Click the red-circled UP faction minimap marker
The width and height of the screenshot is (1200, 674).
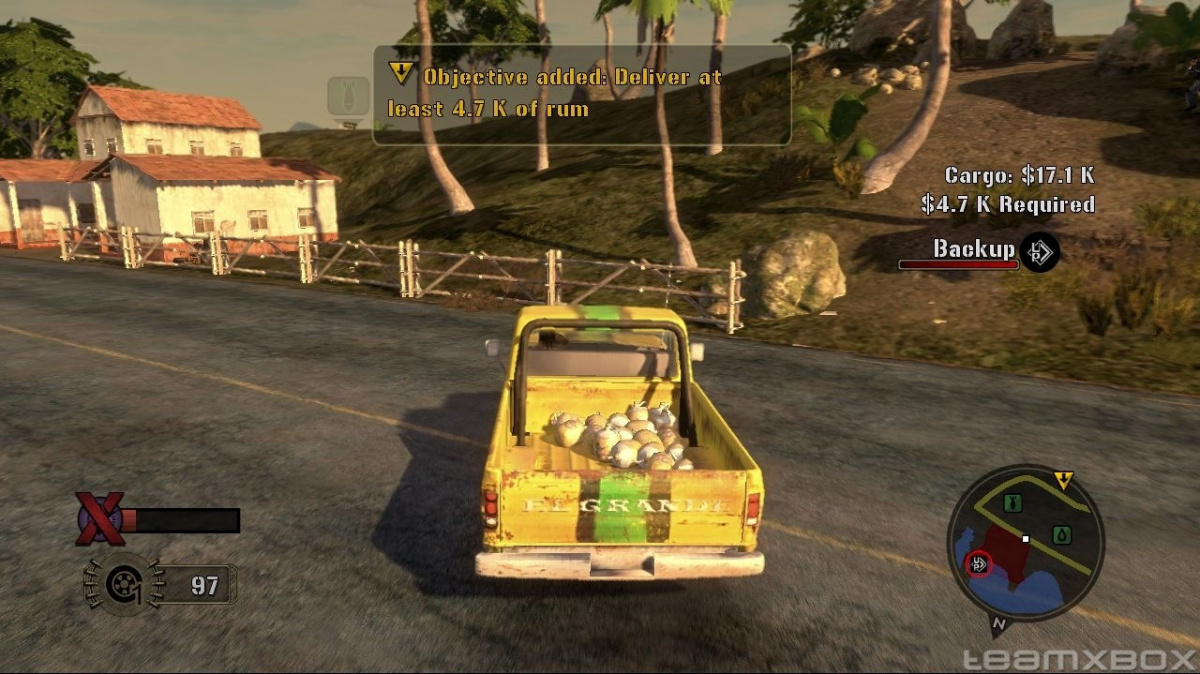(979, 564)
